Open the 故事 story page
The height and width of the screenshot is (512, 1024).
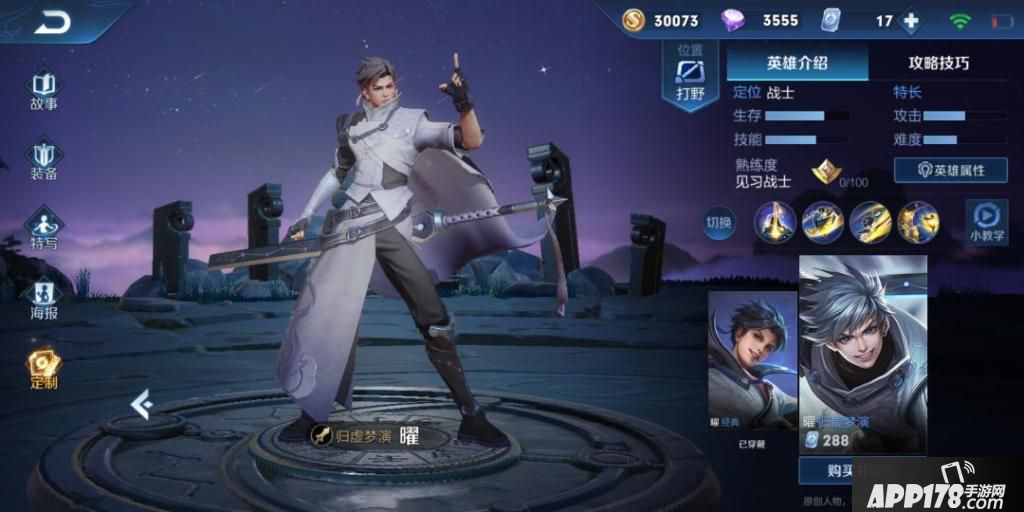click(x=43, y=89)
